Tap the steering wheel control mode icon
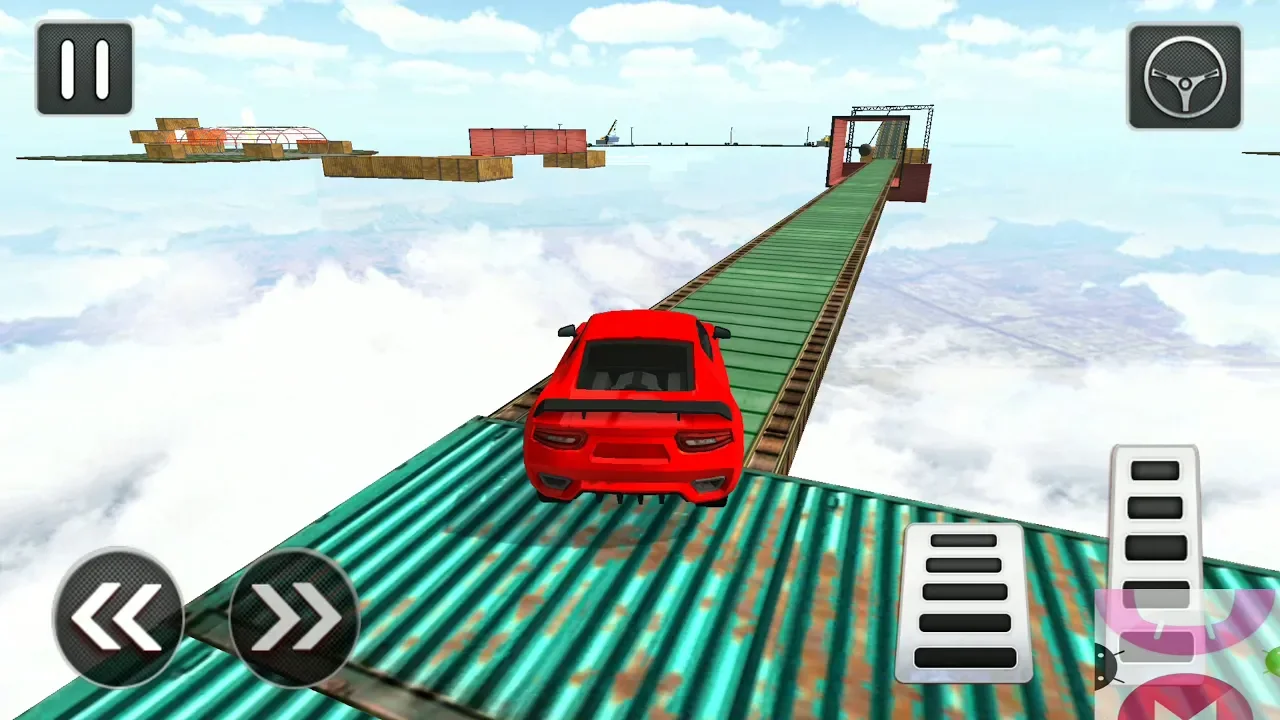 pyautogui.click(x=1185, y=77)
